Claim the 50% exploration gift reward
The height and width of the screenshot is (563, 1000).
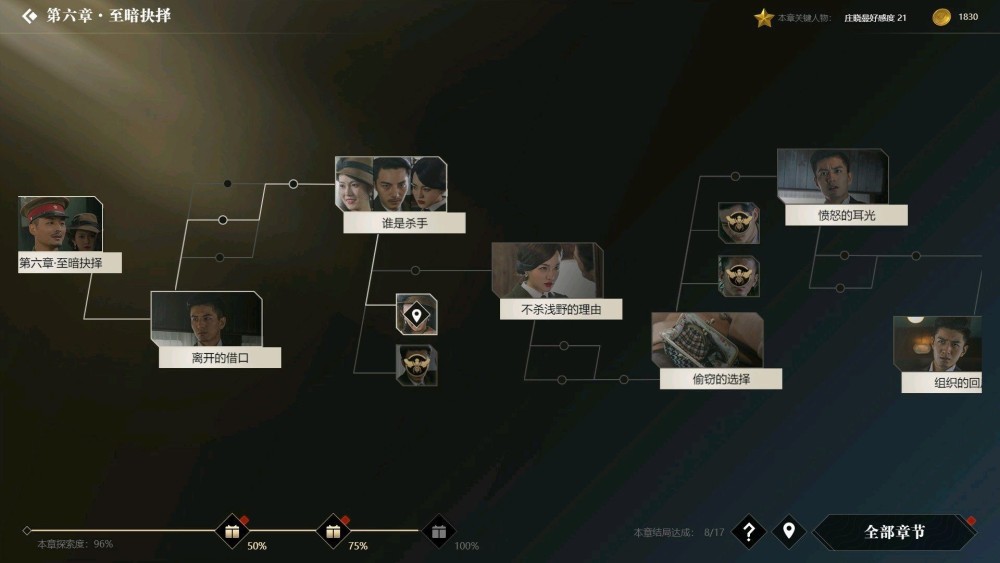[x=232, y=531]
